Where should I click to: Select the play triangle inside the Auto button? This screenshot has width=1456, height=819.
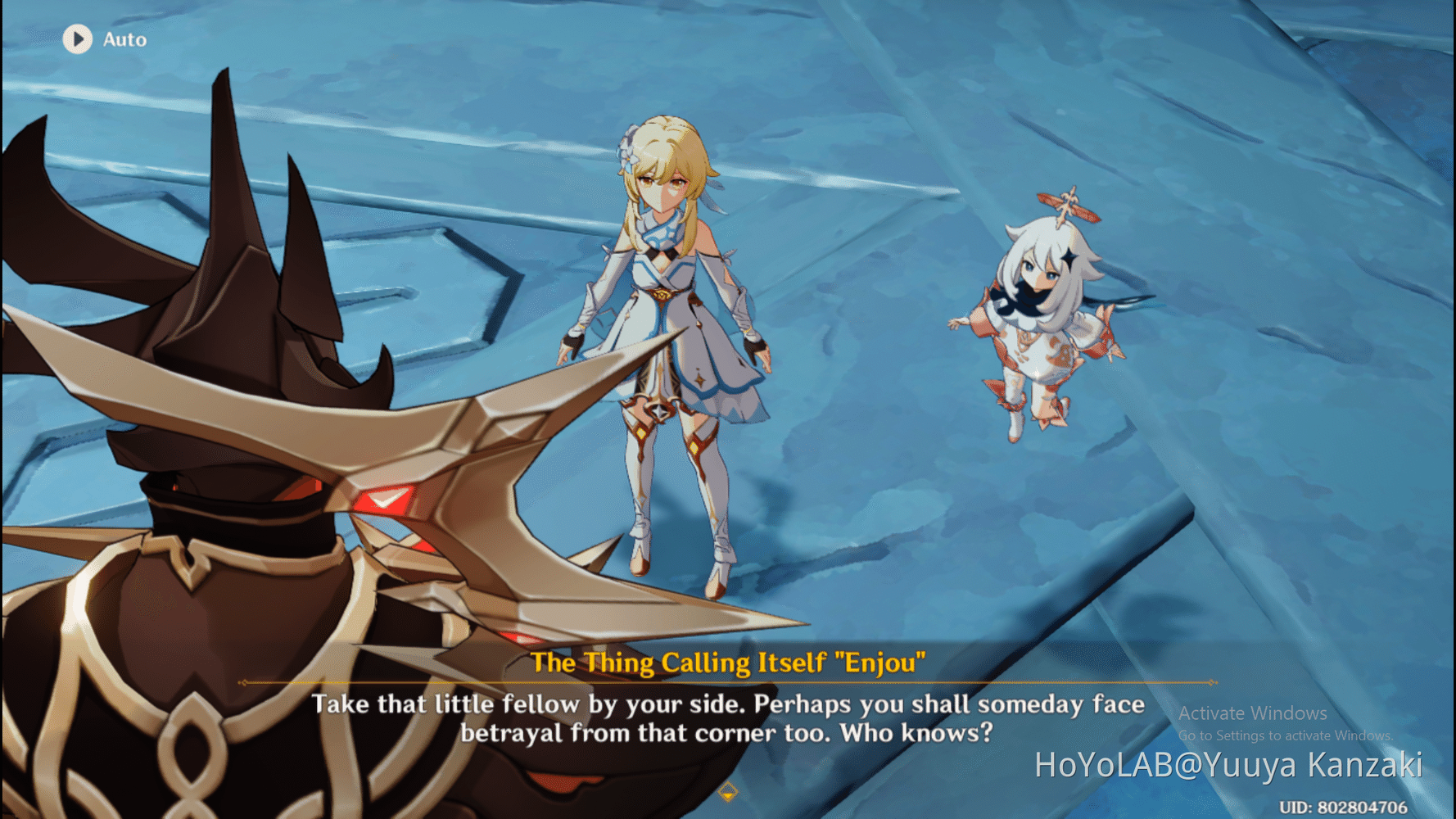pos(79,39)
